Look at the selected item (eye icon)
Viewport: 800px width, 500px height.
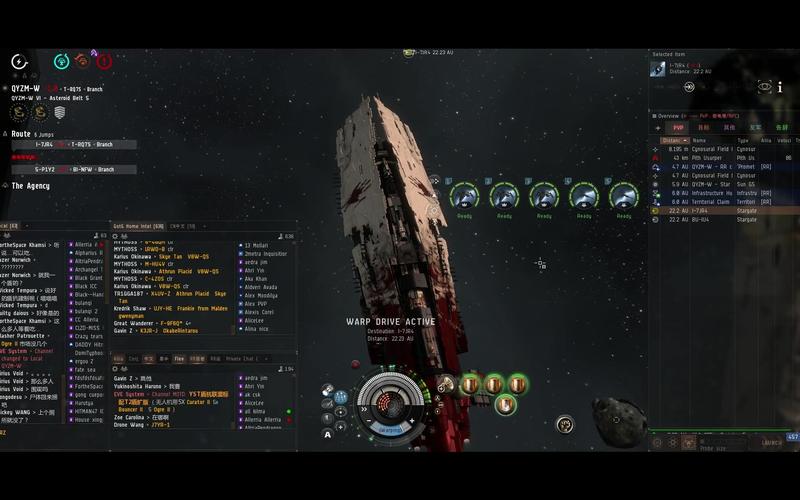tap(765, 87)
